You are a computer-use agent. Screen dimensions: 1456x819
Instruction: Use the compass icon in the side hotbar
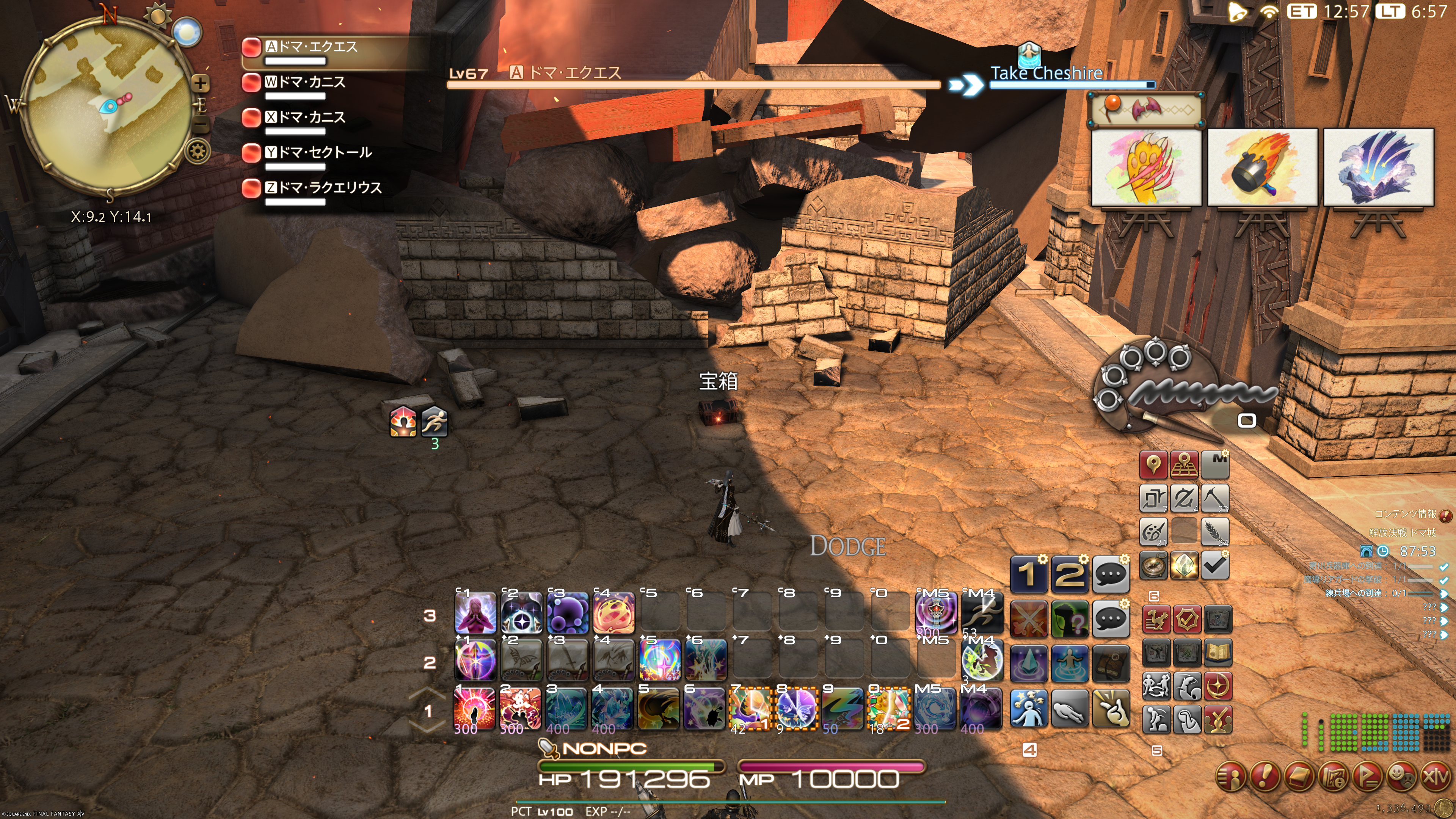click(x=1153, y=565)
